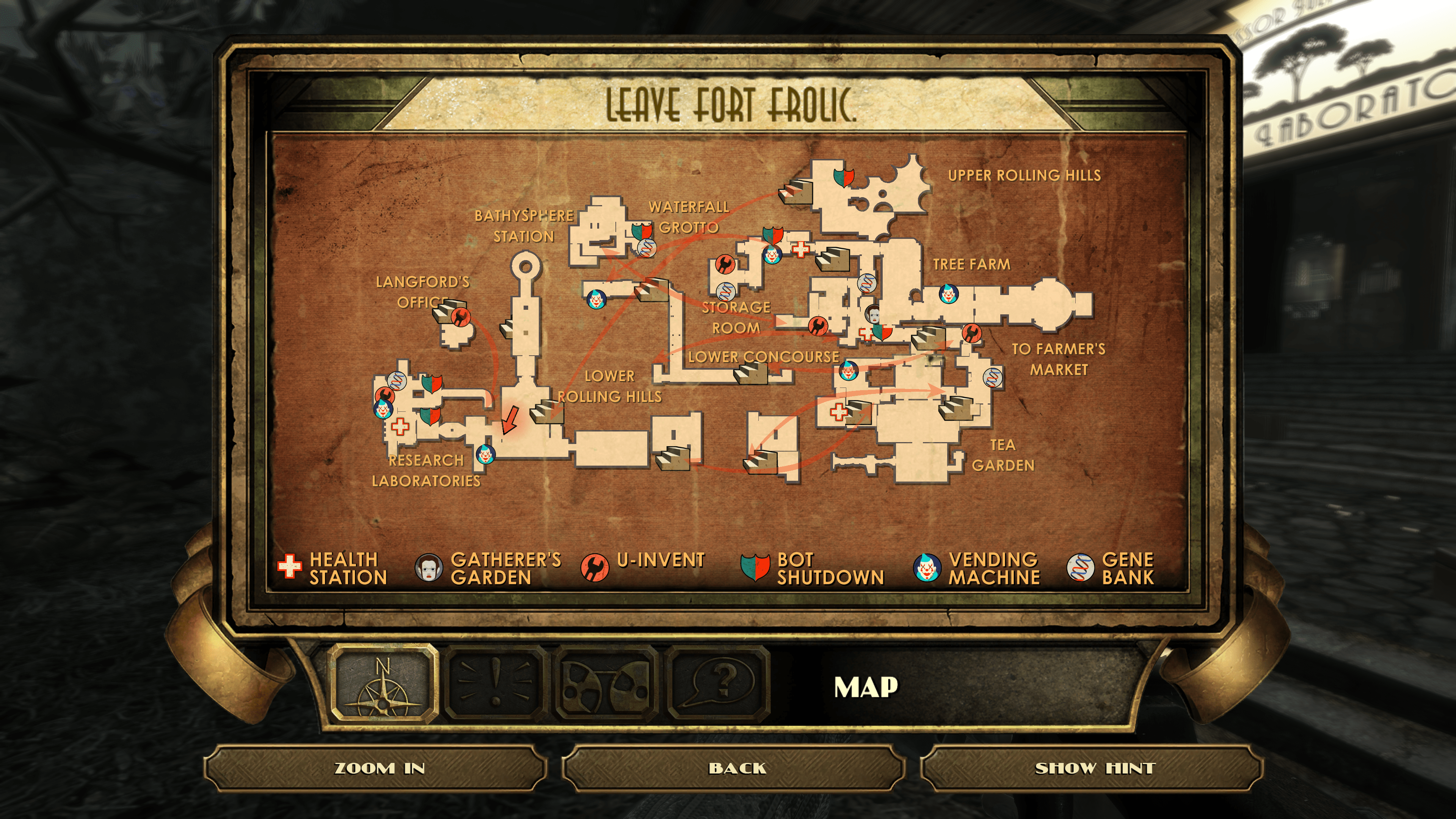Select the Health Station marker in Research Laboratories
Screen dimensions: 1456x819
coord(400,426)
